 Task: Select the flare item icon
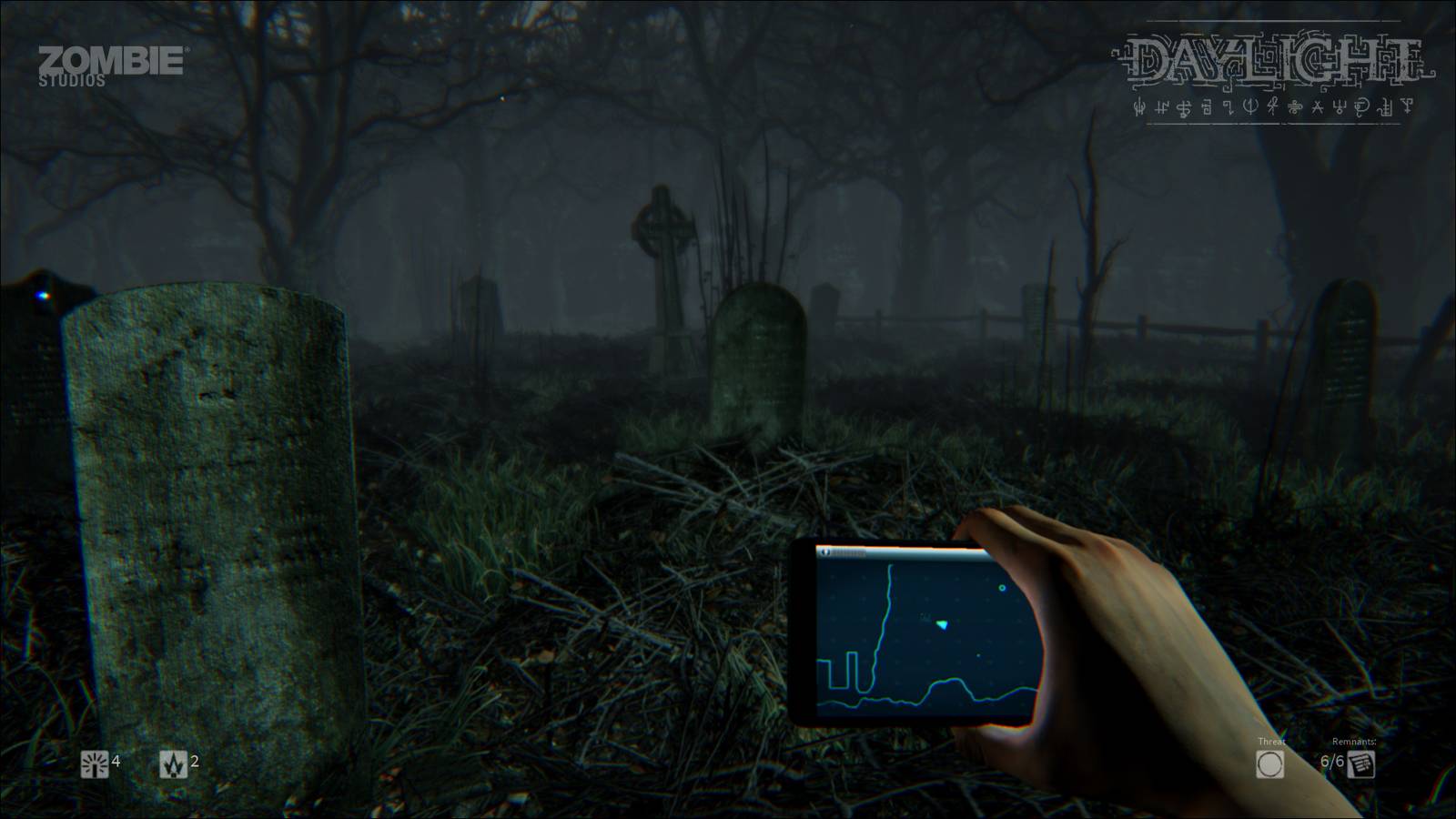tap(173, 764)
